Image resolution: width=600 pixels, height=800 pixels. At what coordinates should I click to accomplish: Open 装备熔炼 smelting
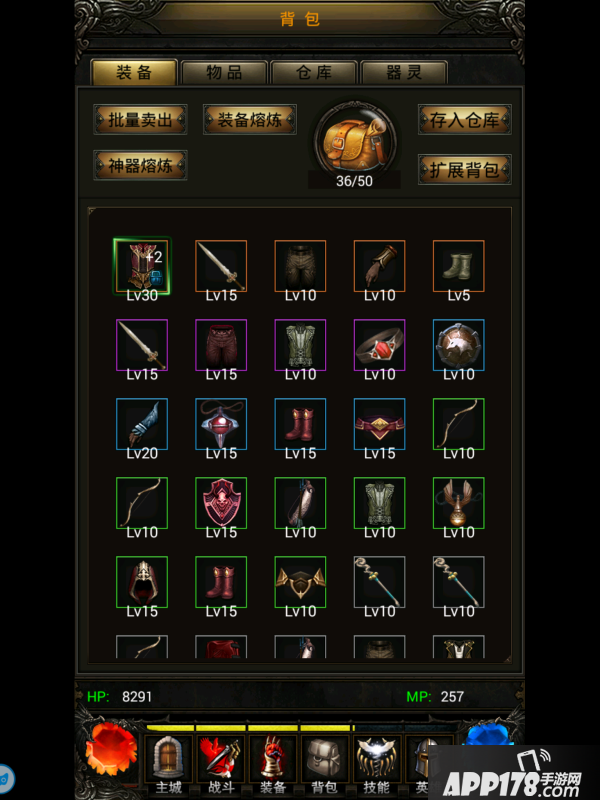coord(249,120)
